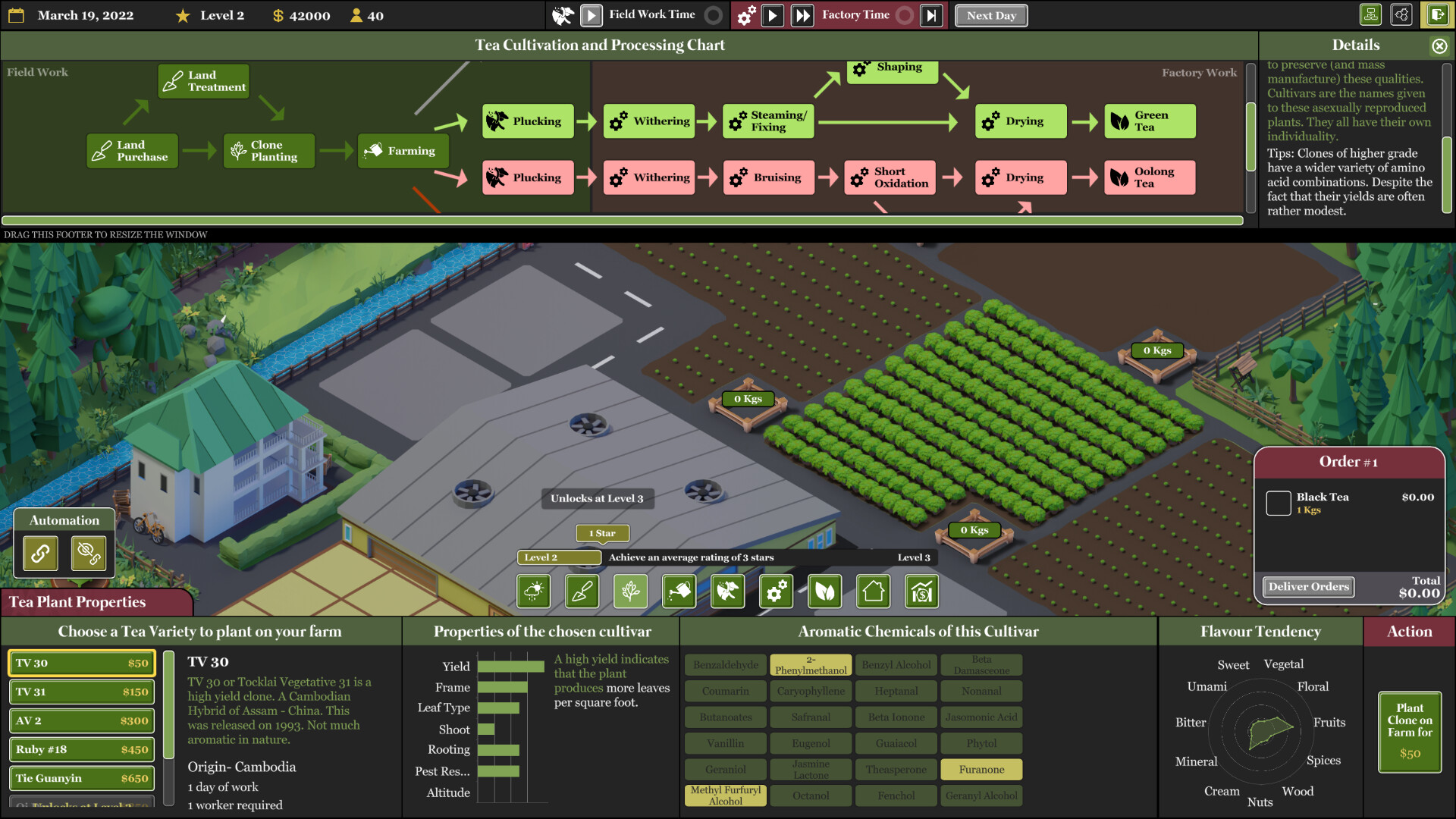Open the sales statistics icon
Image resolution: width=1456 pixels, height=819 pixels.
[x=921, y=591]
